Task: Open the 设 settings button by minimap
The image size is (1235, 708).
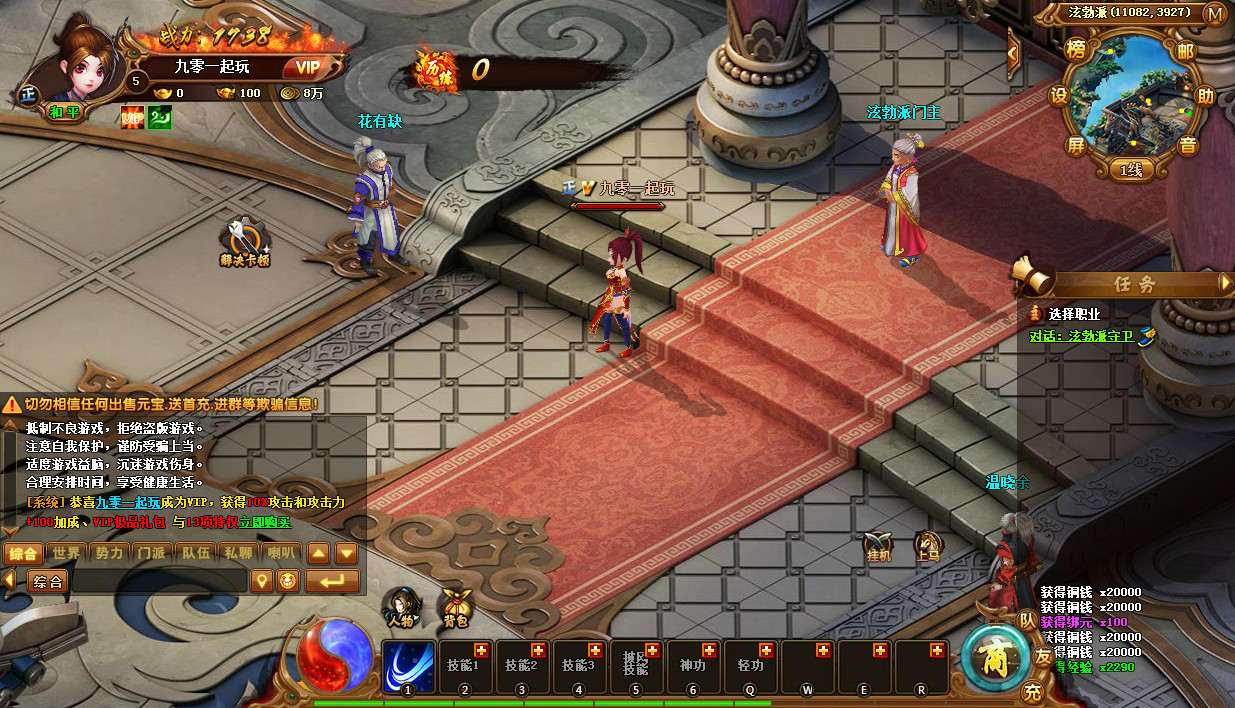Action: point(1059,97)
